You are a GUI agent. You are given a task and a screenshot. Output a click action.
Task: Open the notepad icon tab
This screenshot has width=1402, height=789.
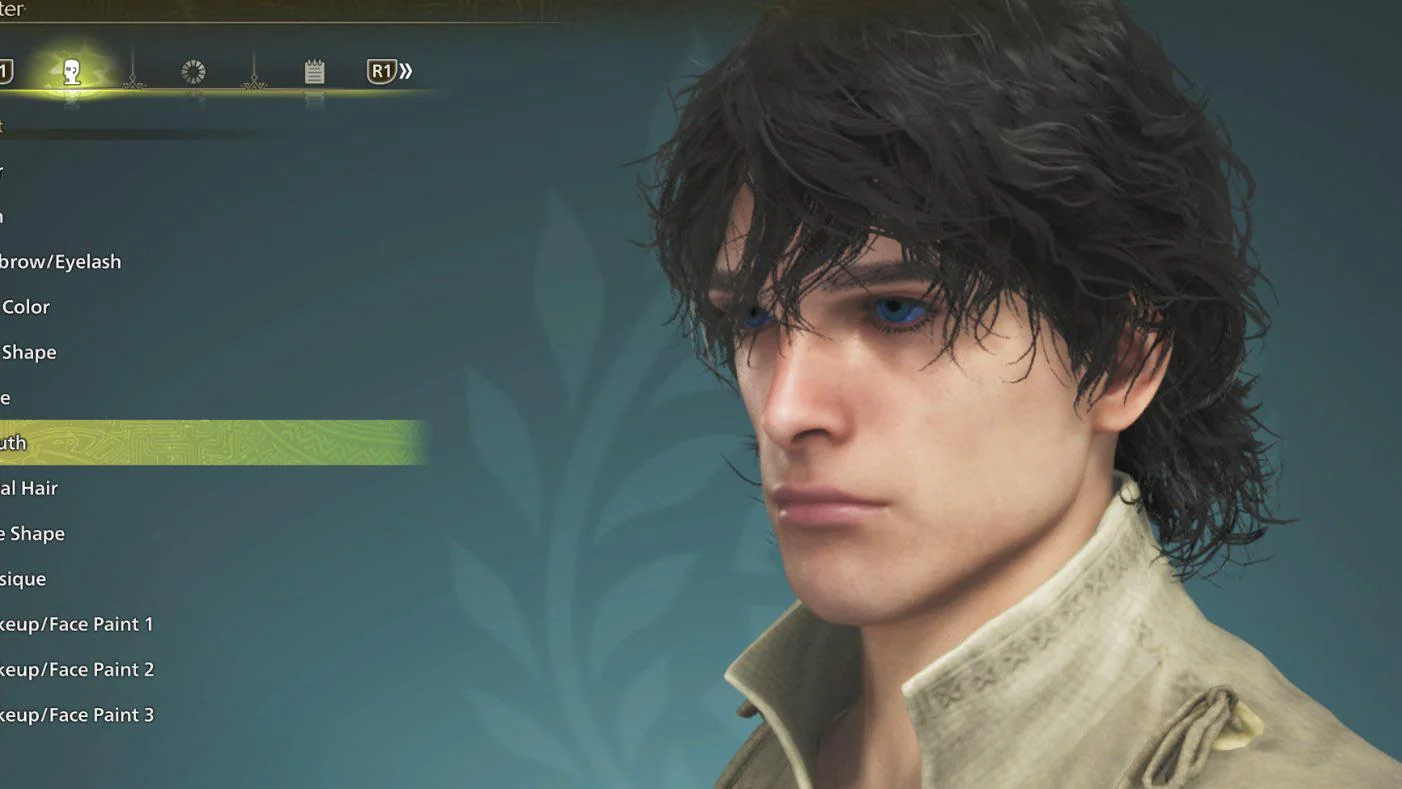tap(314, 72)
